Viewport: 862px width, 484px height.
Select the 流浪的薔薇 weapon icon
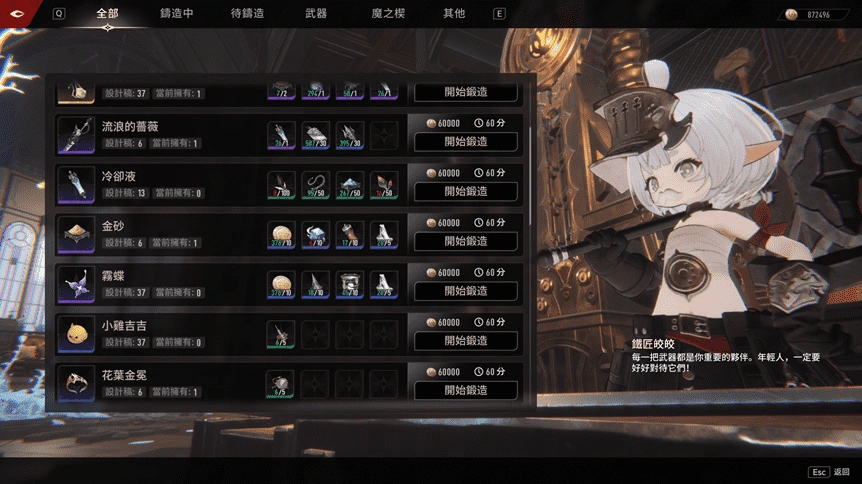point(76,135)
